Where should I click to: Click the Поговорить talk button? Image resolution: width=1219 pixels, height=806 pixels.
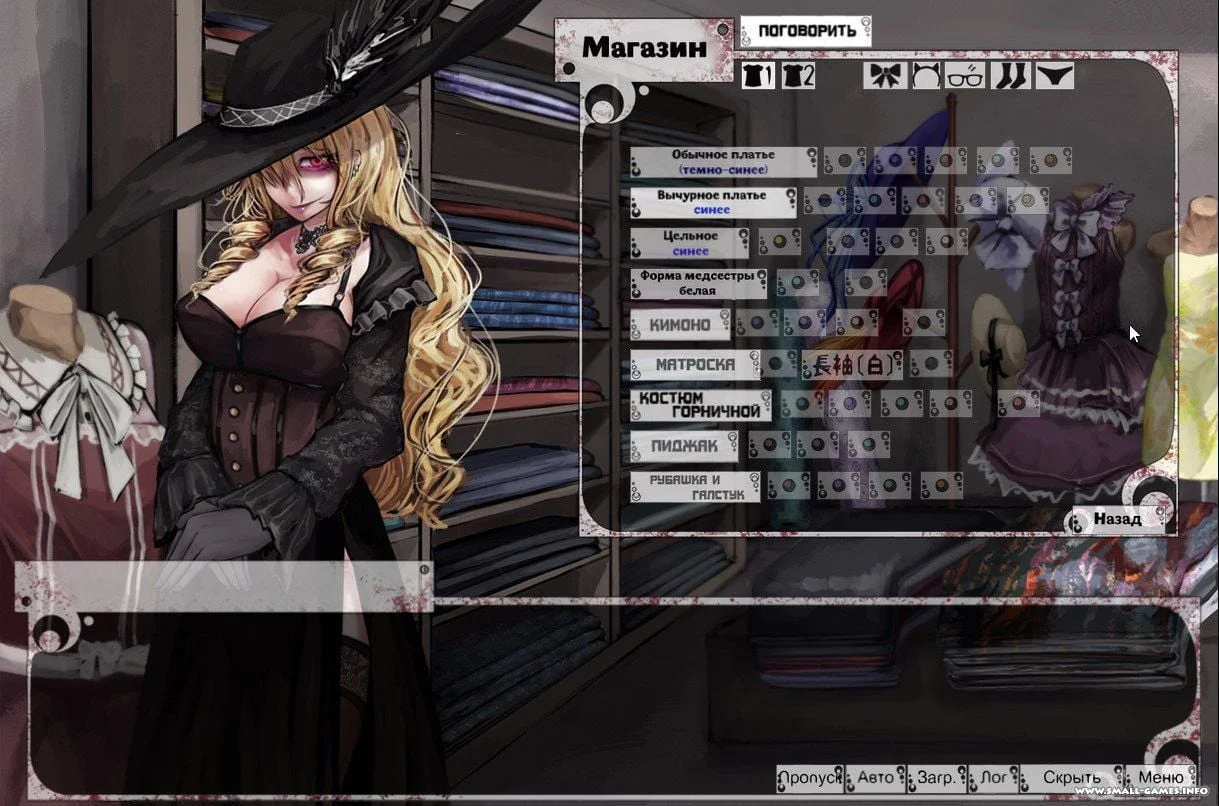pyautogui.click(x=806, y=31)
